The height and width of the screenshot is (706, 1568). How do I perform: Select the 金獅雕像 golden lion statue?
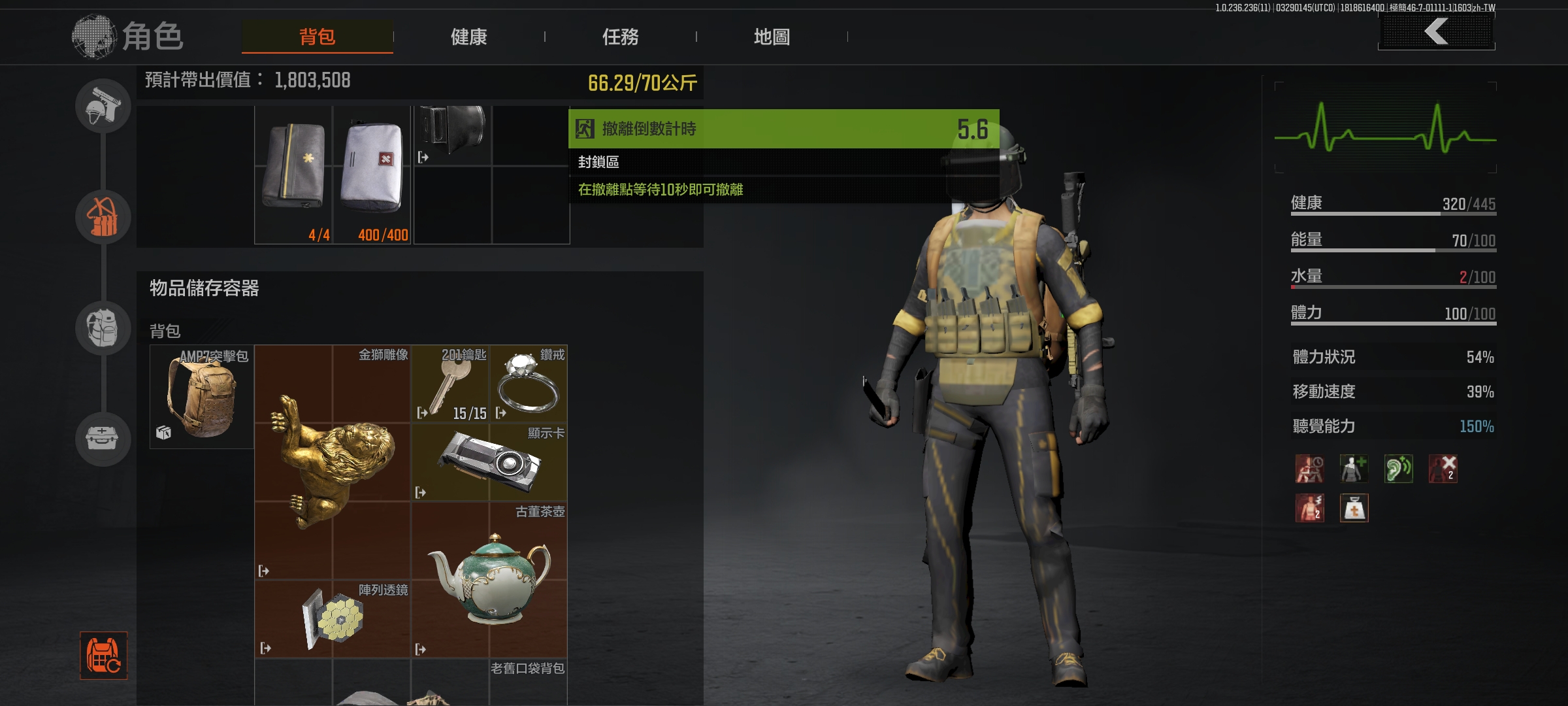333,462
